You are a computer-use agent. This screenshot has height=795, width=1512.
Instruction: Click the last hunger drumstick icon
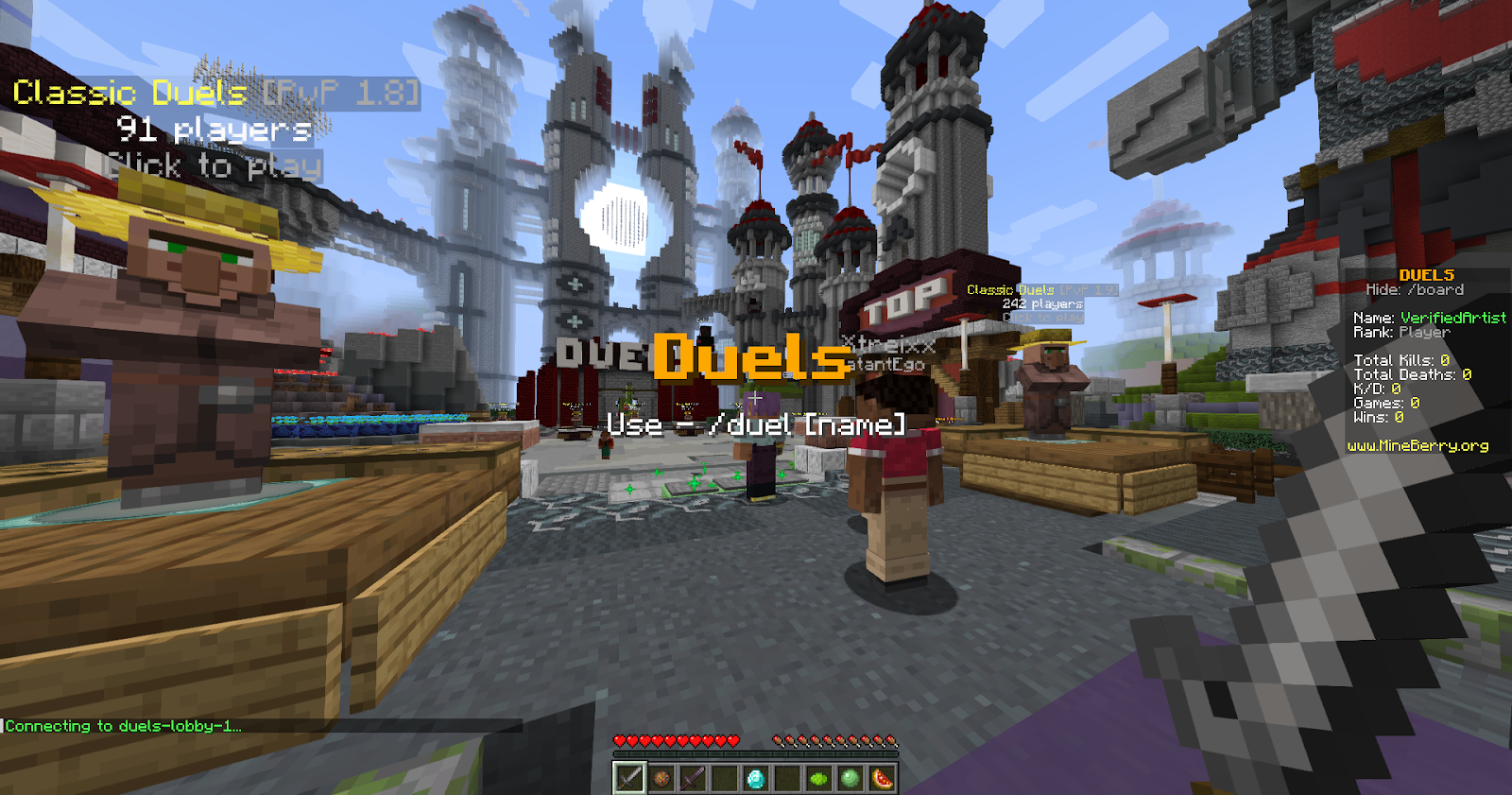pyautogui.click(x=891, y=739)
